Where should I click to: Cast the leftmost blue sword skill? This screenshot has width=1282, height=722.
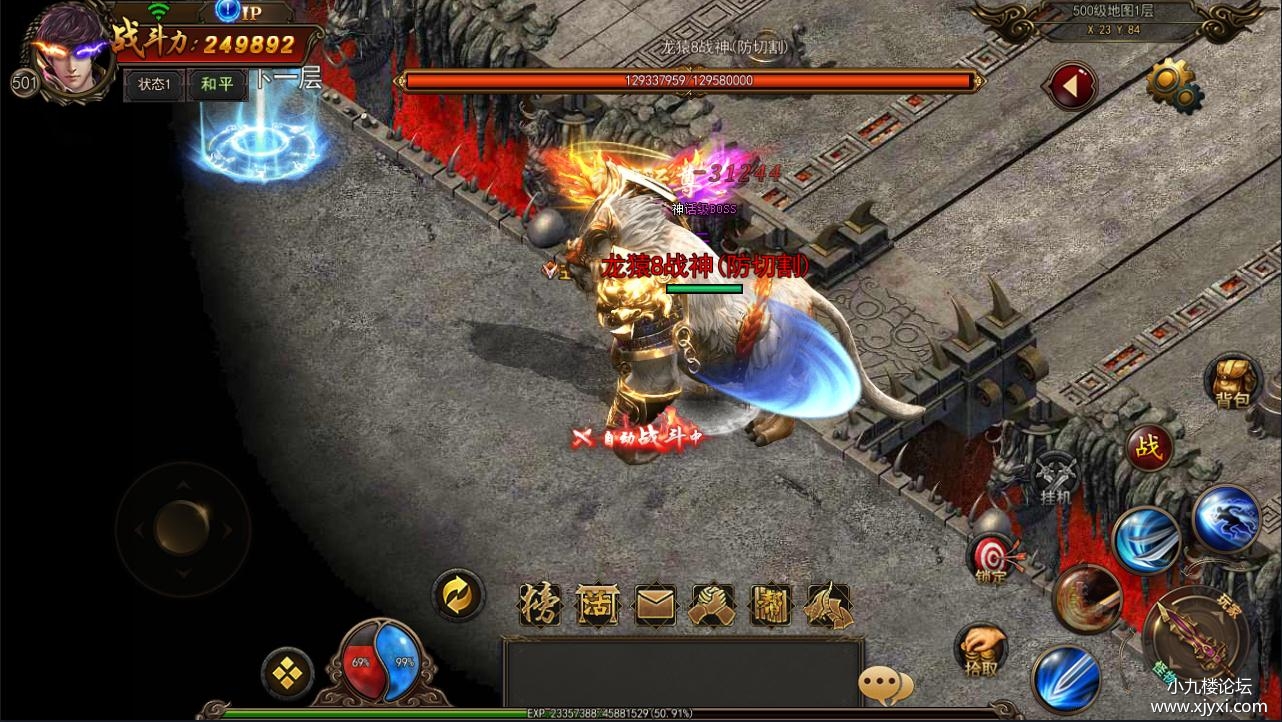click(x=1064, y=680)
